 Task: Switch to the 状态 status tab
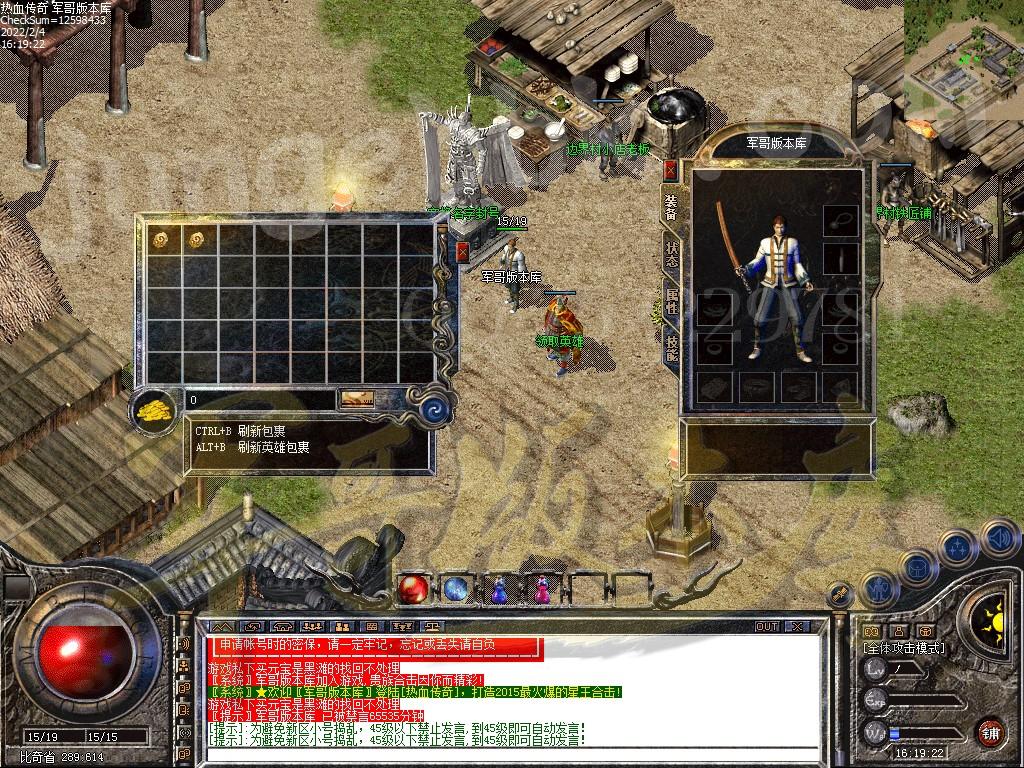[x=671, y=254]
